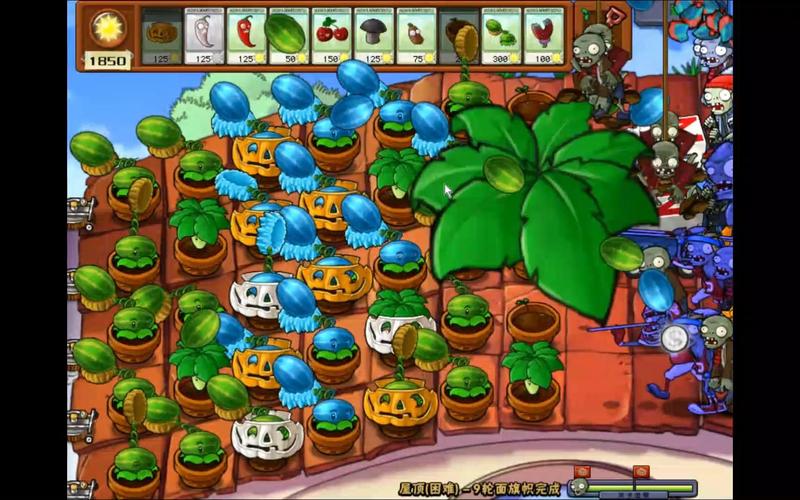Pick the Melon-pult seed packet costing 300

click(x=501, y=38)
